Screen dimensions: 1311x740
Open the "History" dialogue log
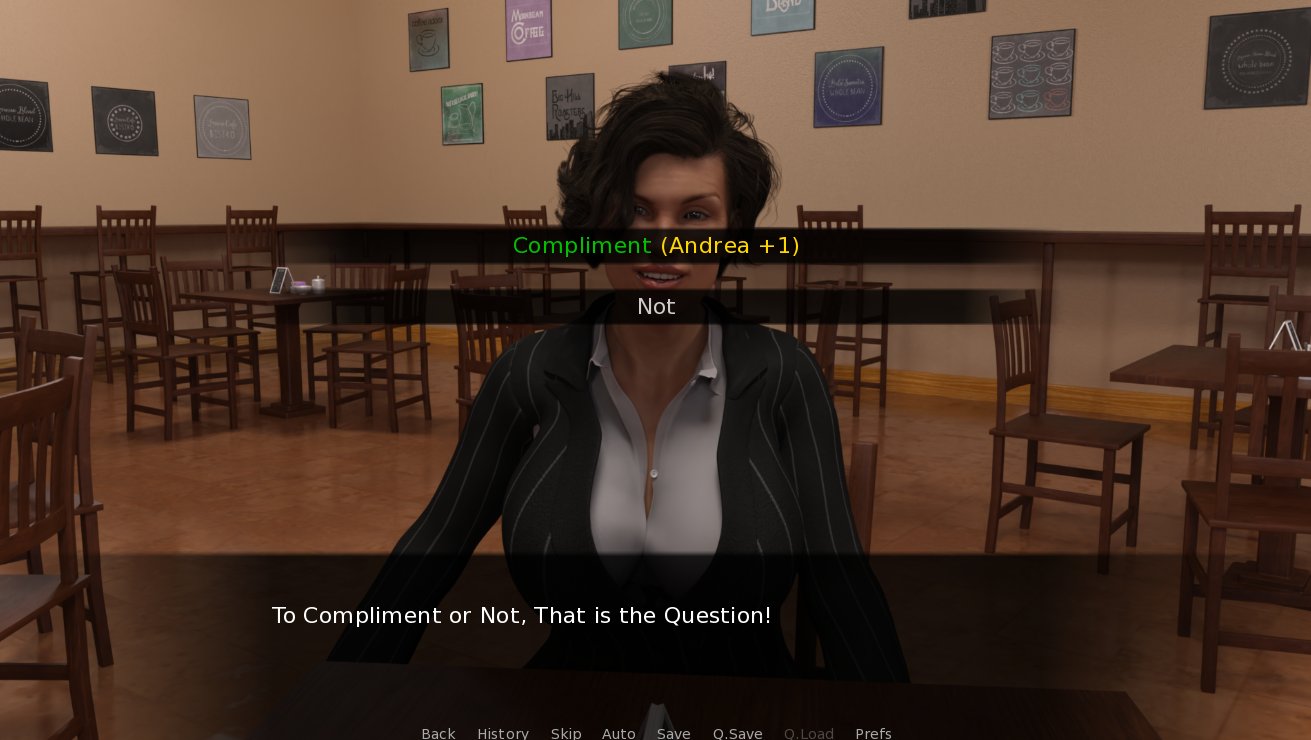click(503, 733)
